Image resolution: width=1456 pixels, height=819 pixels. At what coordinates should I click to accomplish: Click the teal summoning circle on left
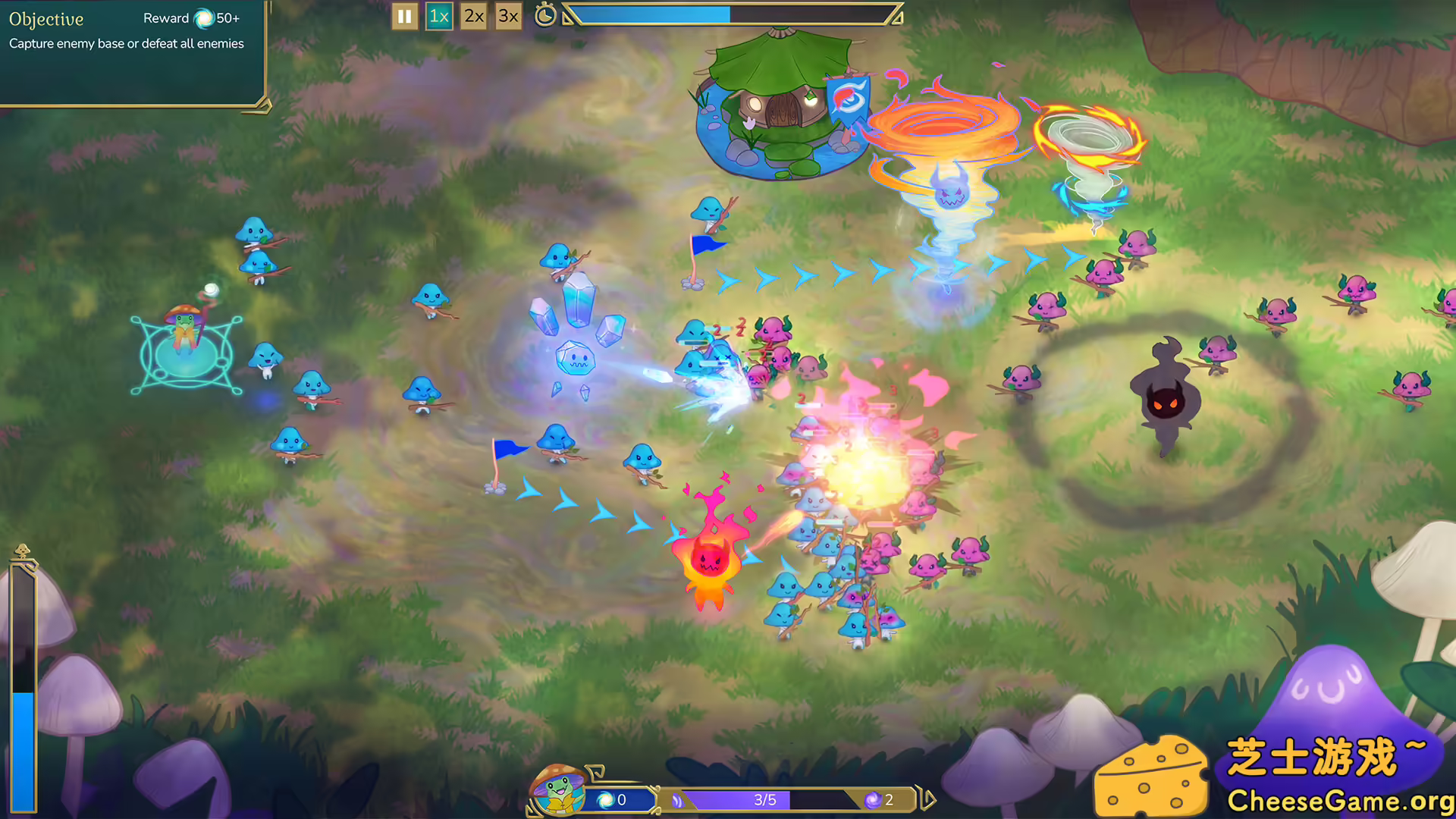187,353
